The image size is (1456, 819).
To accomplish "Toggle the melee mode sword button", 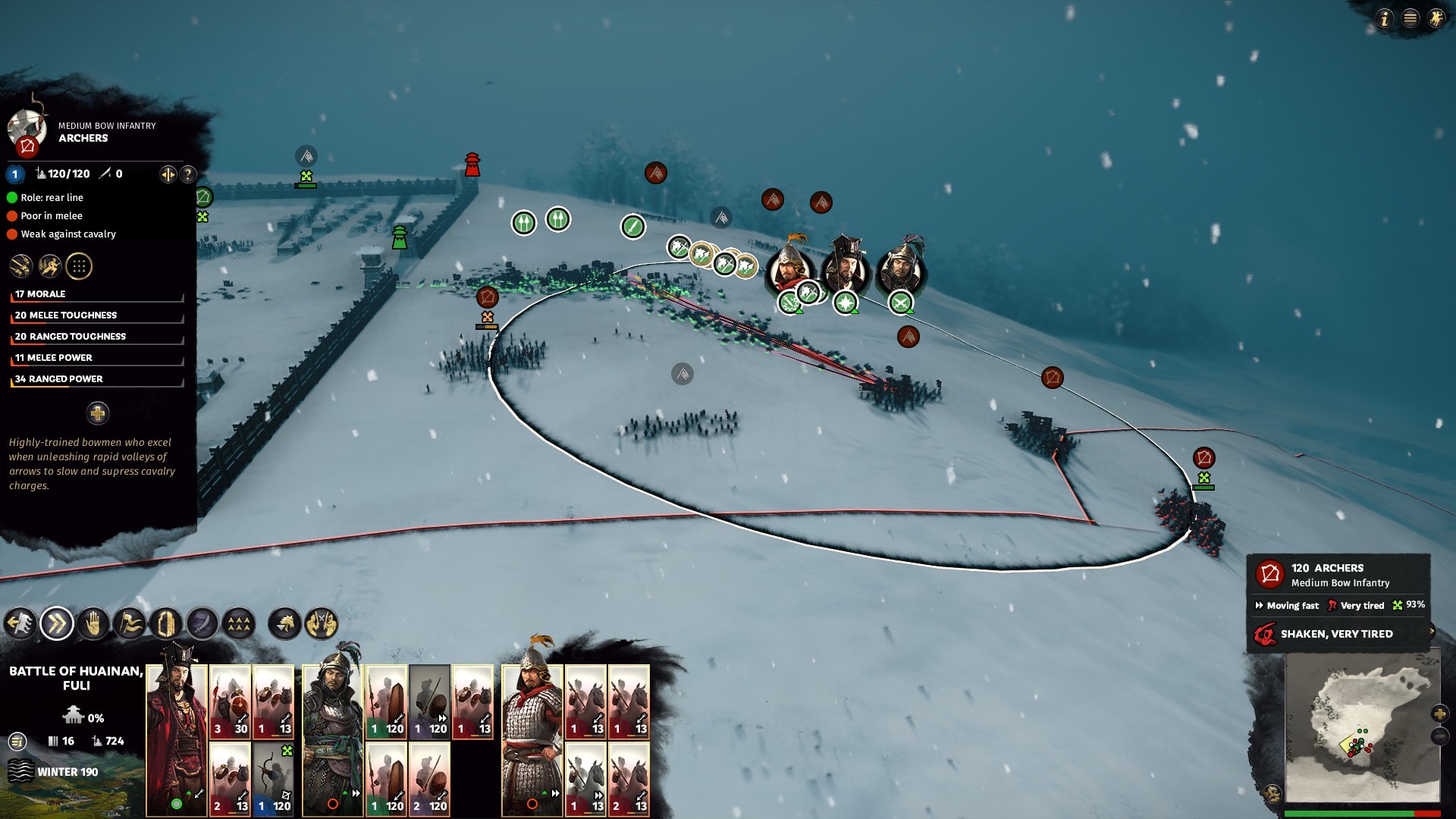I will click(x=202, y=624).
